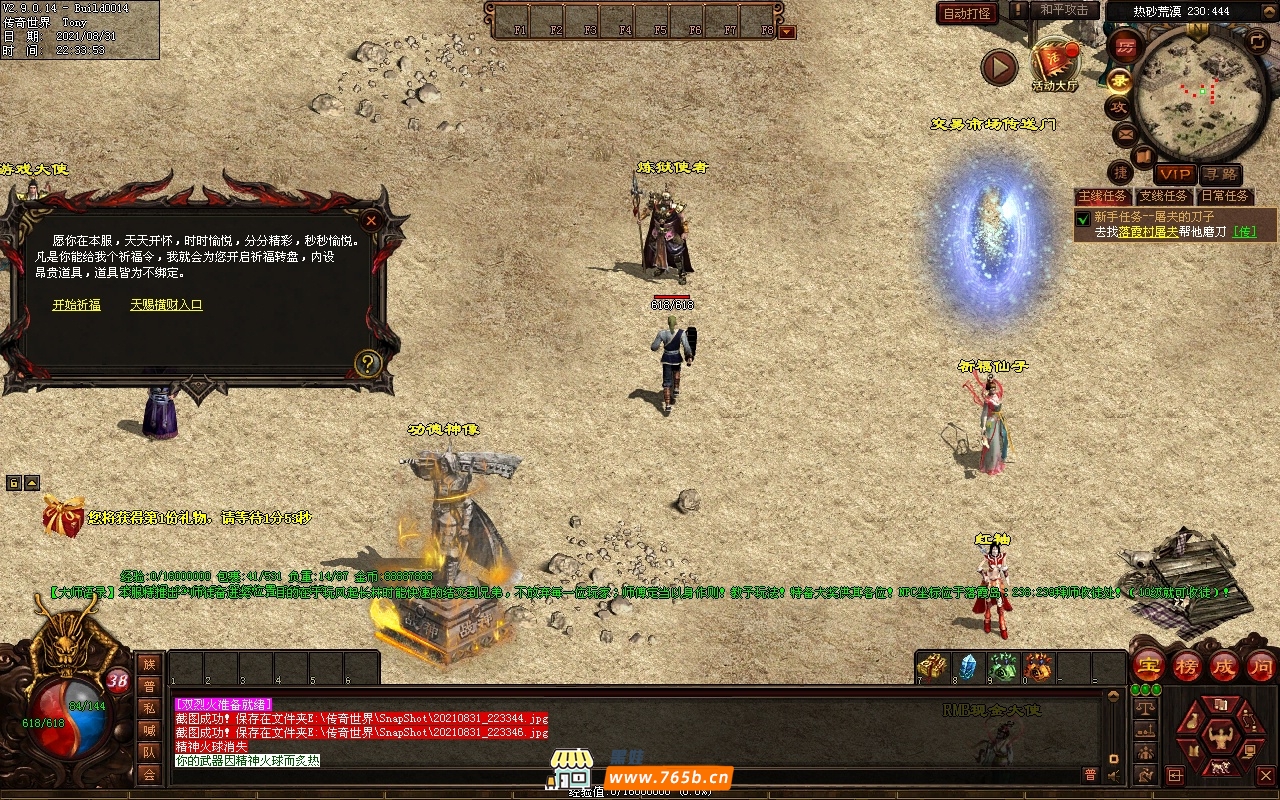Select the 天赐横财入口 dialogue link
1280x800 pixels.
tap(166, 305)
